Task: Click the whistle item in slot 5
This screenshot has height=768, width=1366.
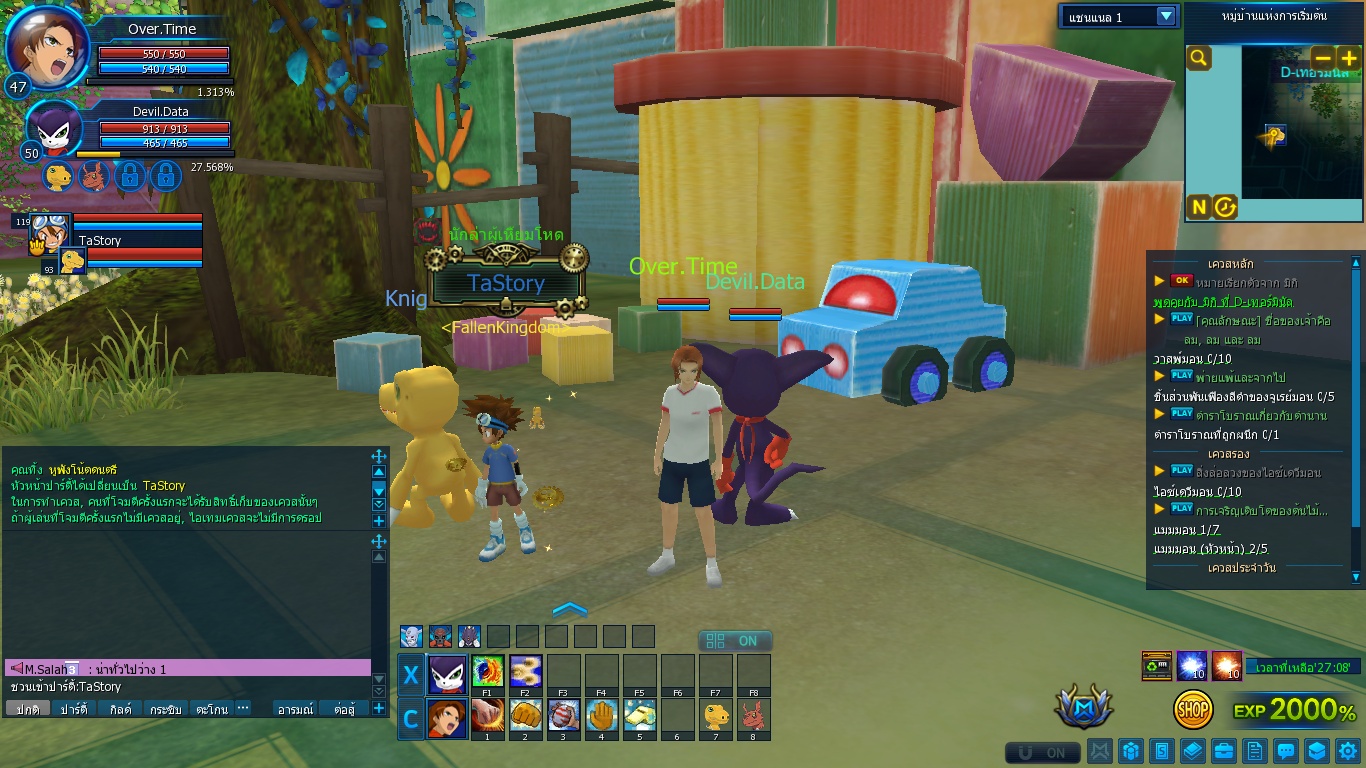Action: click(x=639, y=716)
